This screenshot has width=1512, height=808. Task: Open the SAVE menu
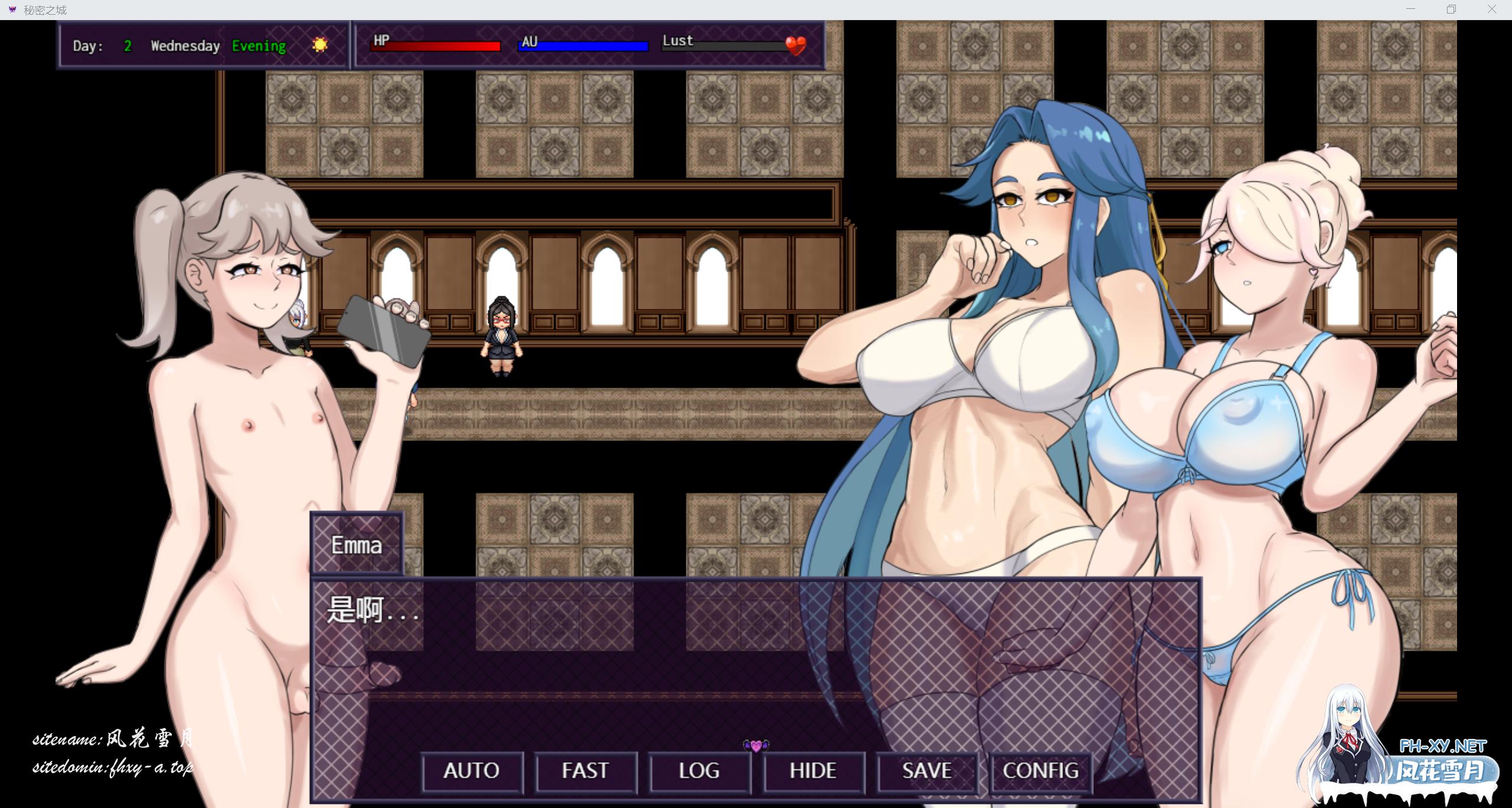927,771
